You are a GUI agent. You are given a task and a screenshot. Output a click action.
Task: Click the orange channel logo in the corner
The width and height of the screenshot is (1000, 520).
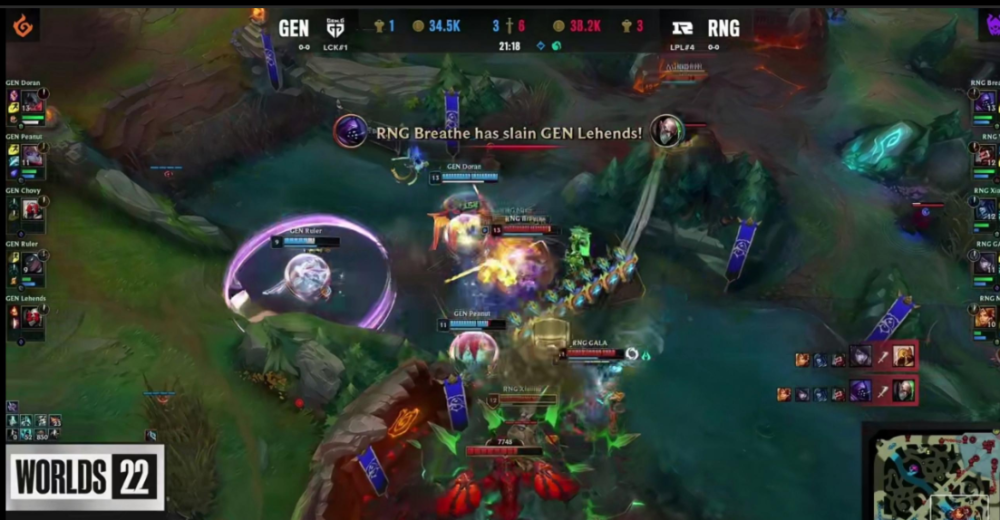pos(22,25)
